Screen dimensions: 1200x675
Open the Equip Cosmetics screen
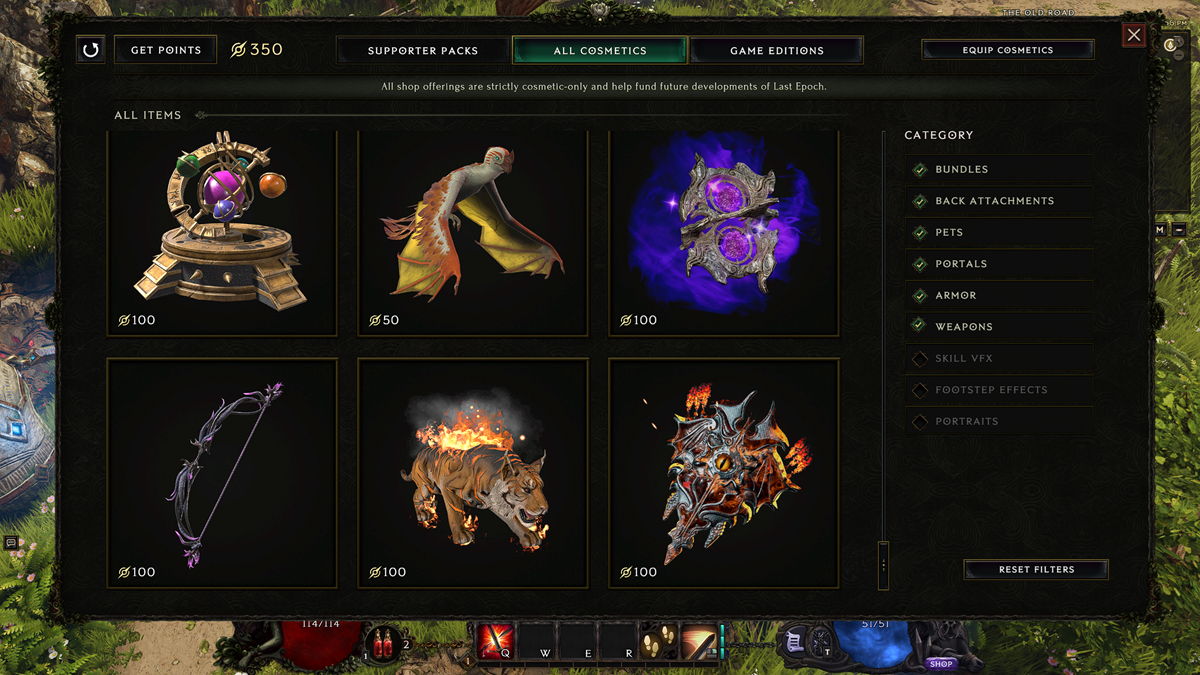click(1007, 50)
